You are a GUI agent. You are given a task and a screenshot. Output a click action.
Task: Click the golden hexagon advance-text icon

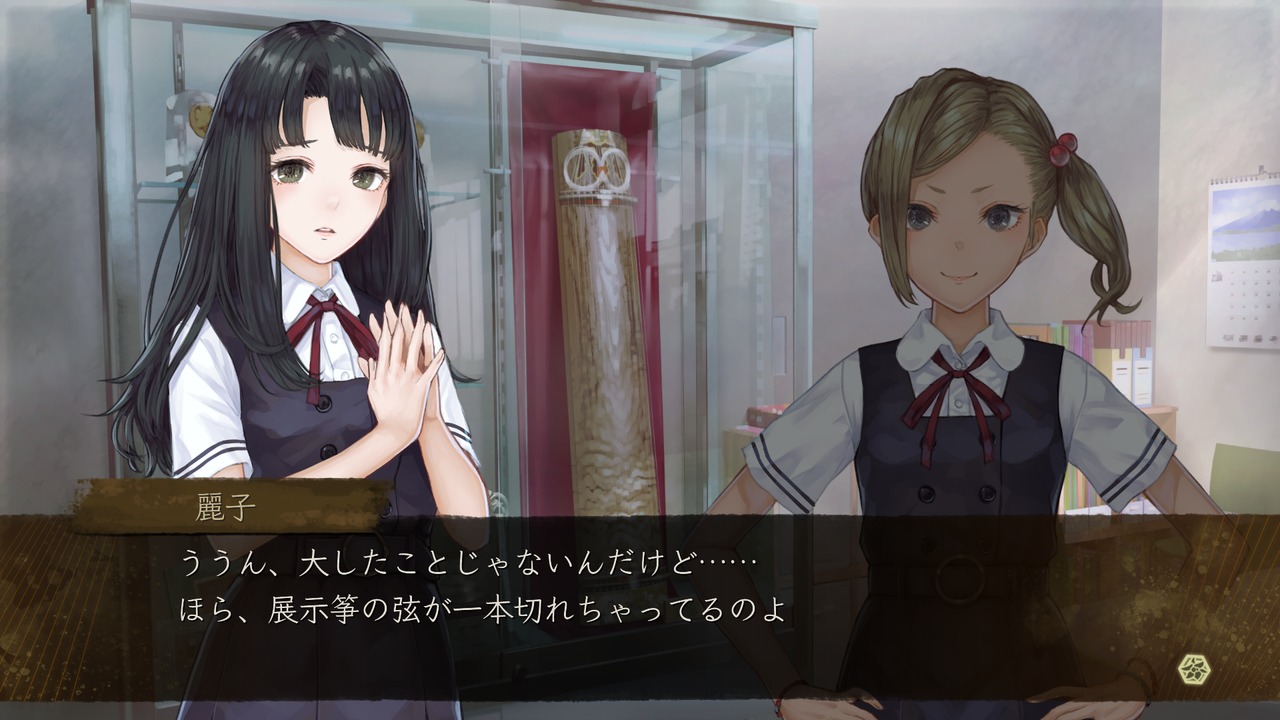pyautogui.click(x=1193, y=669)
